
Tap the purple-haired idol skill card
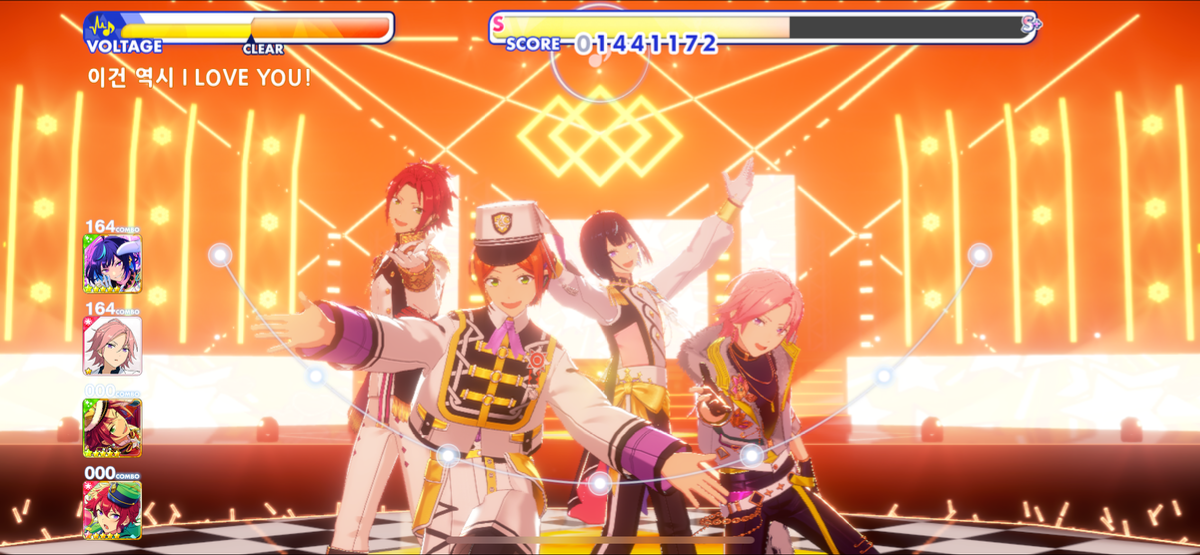(x=112, y=263)
